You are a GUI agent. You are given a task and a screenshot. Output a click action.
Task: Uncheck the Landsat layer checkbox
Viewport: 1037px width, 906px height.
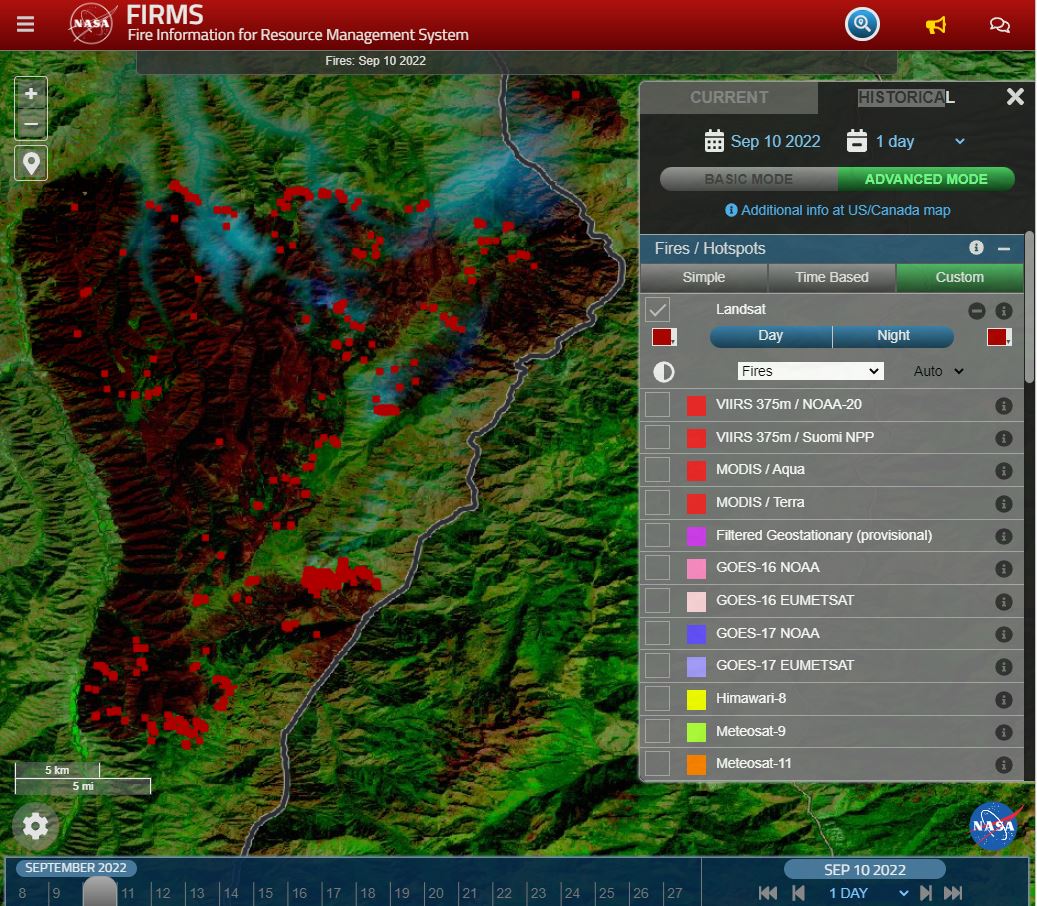(x=657, y=310)
